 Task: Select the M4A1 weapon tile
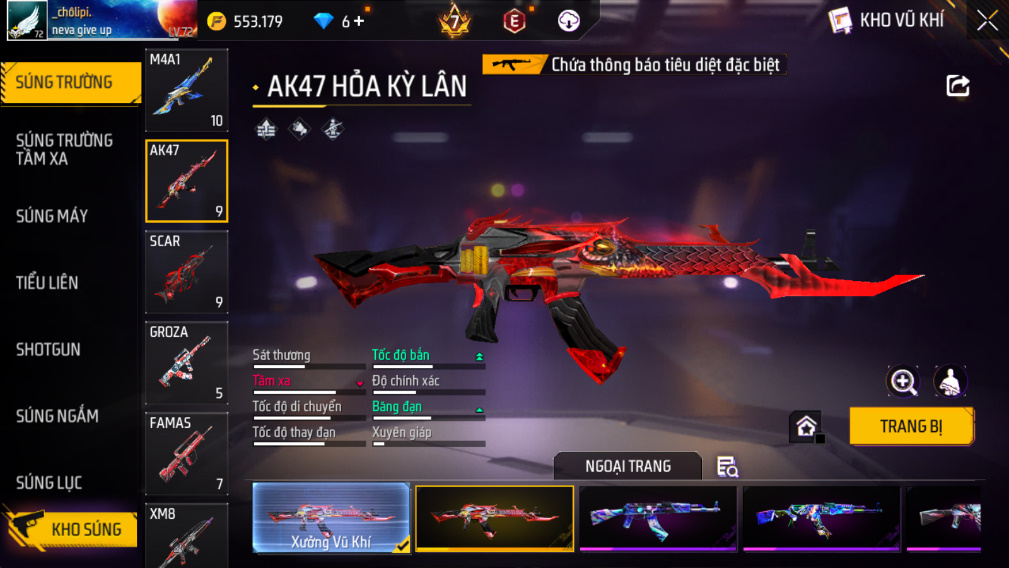tap(187, 90)
